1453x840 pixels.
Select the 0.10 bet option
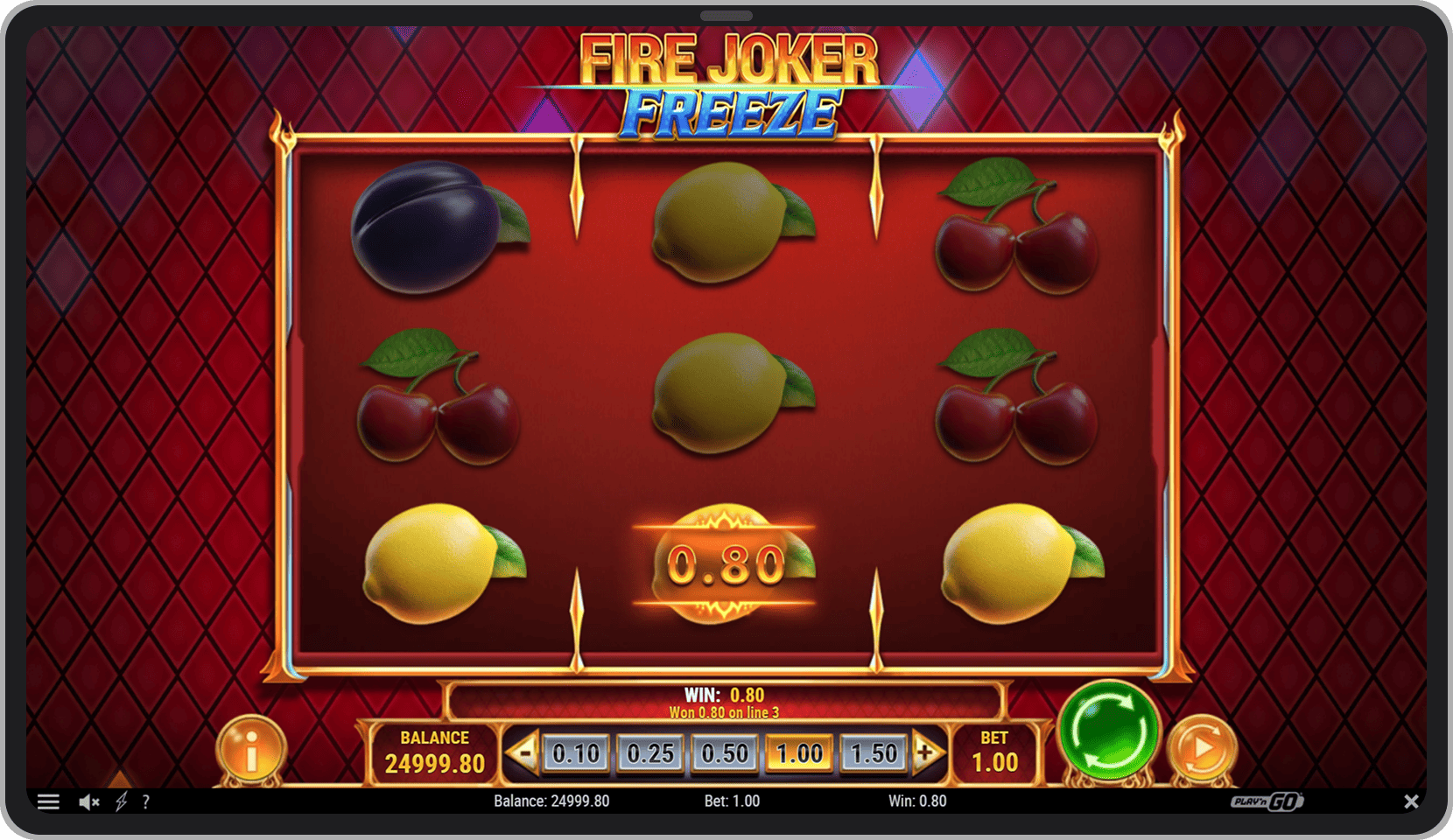point(576,751)
